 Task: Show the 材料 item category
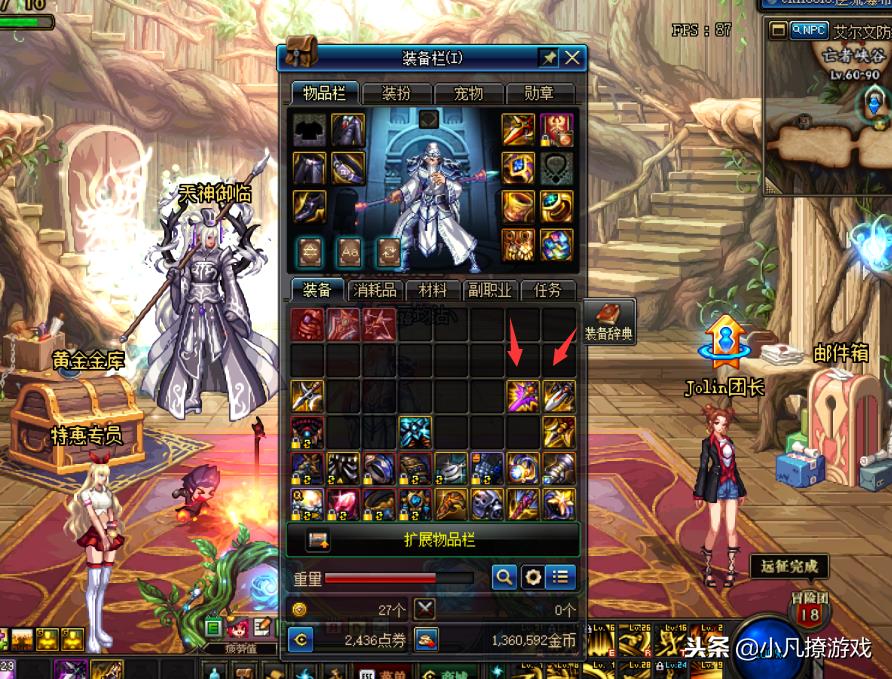[433, 291]
